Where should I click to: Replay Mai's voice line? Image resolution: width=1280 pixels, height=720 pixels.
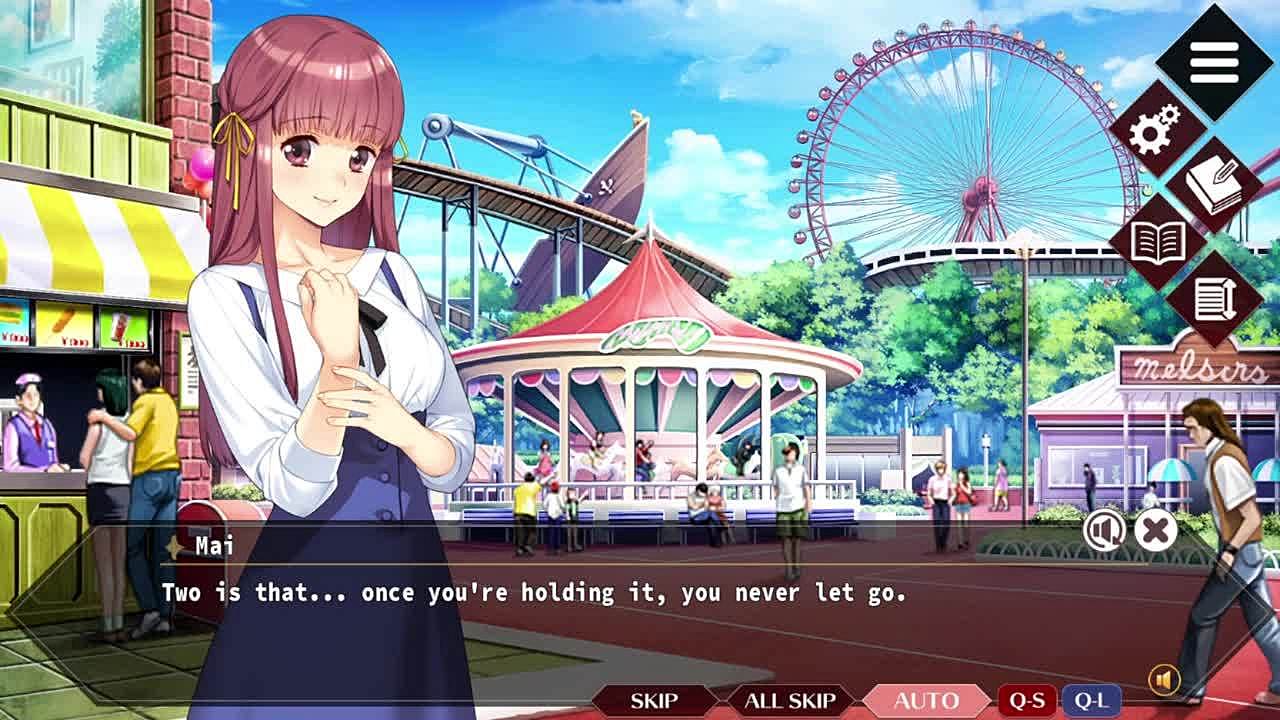1104,530
